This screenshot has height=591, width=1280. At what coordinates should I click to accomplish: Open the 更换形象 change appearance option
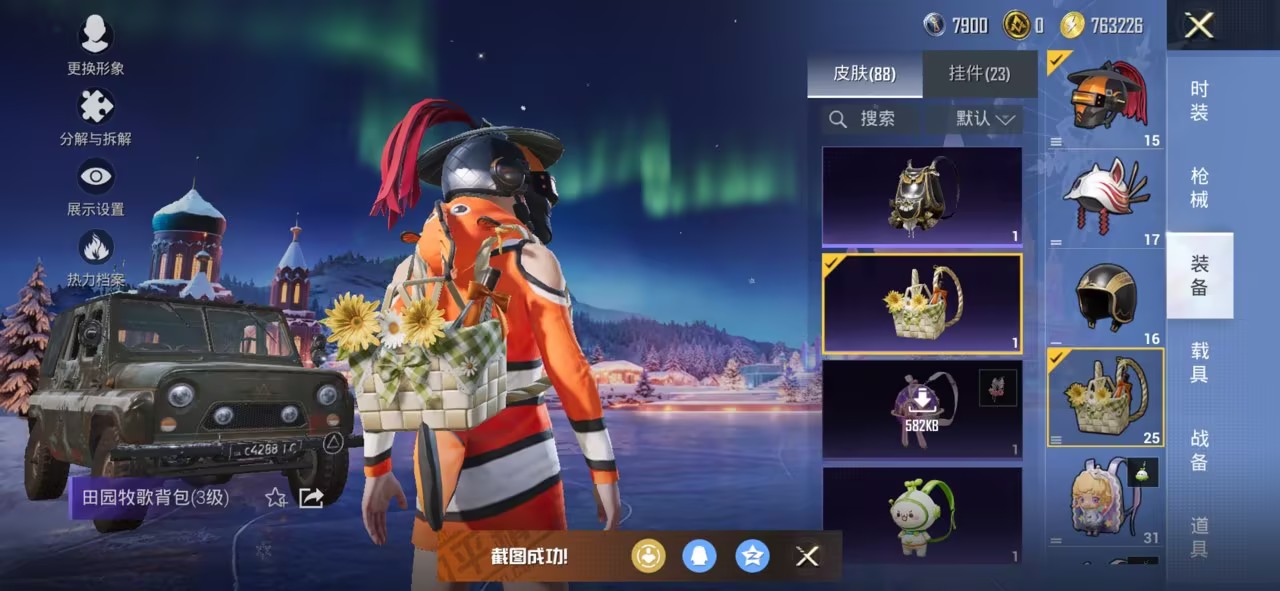tap(95, 37)
